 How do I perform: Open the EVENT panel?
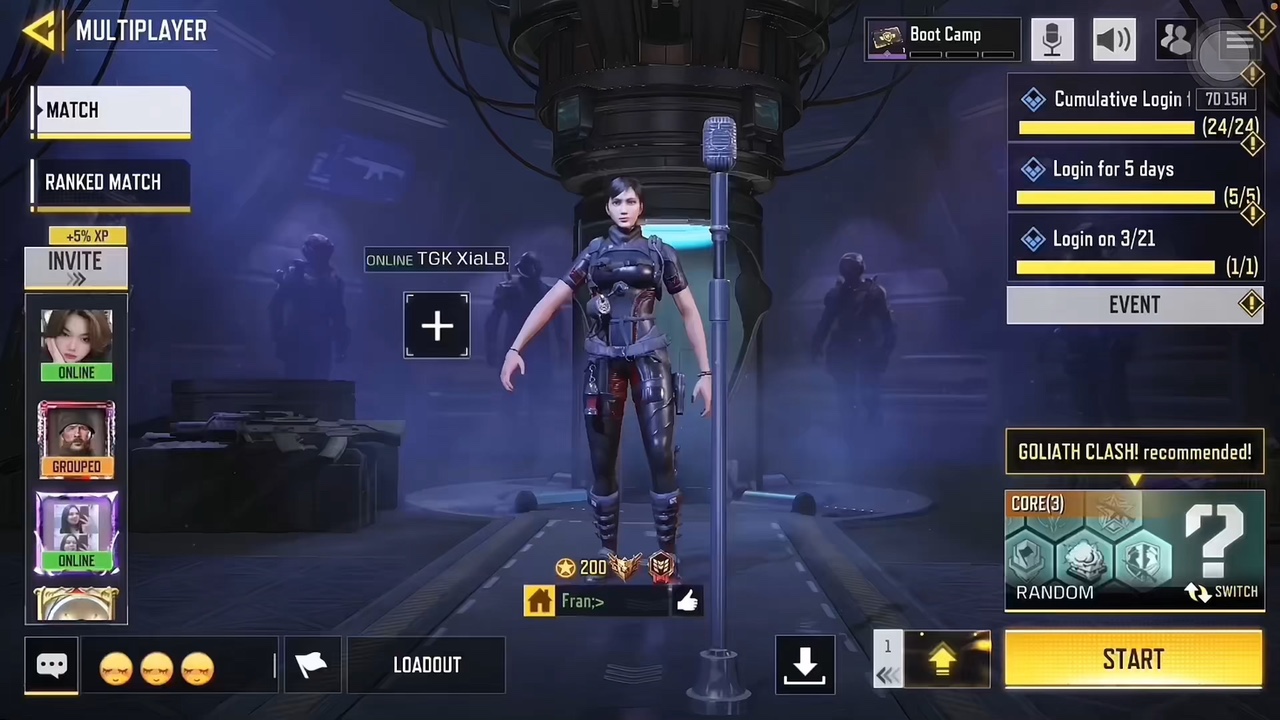point(1134,305)
